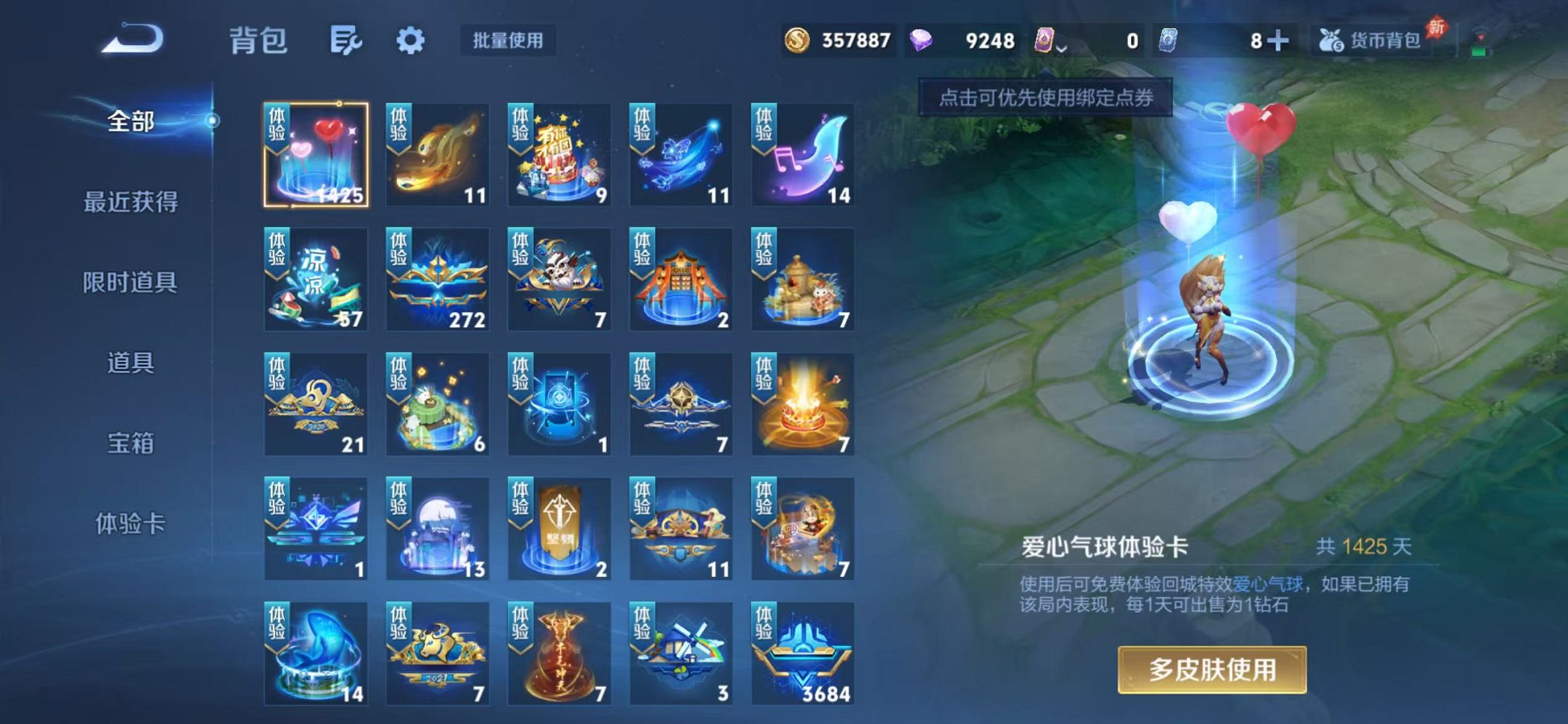Open the settings gear icon
Screen dimensions: 1568x724
[x=412, y=42]
